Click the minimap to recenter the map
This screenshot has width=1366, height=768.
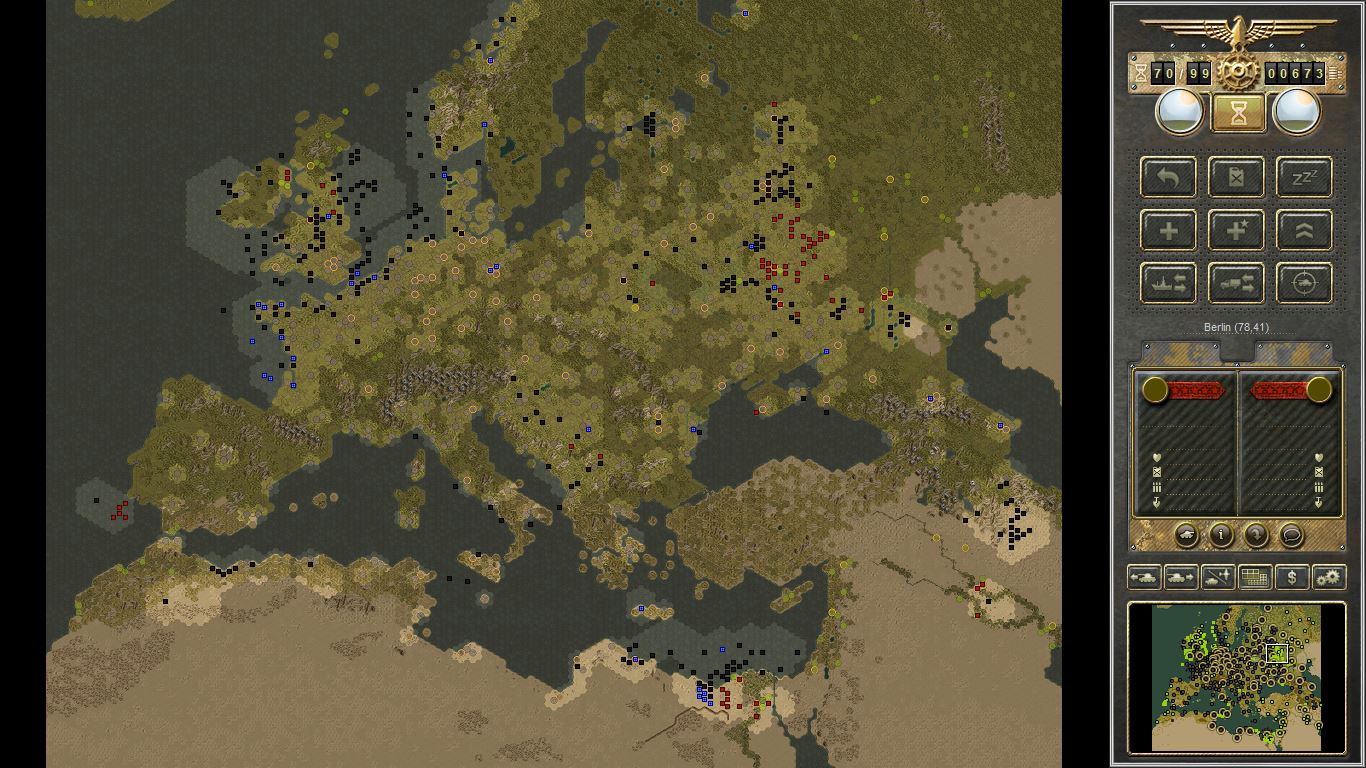tap(1237, 677)
